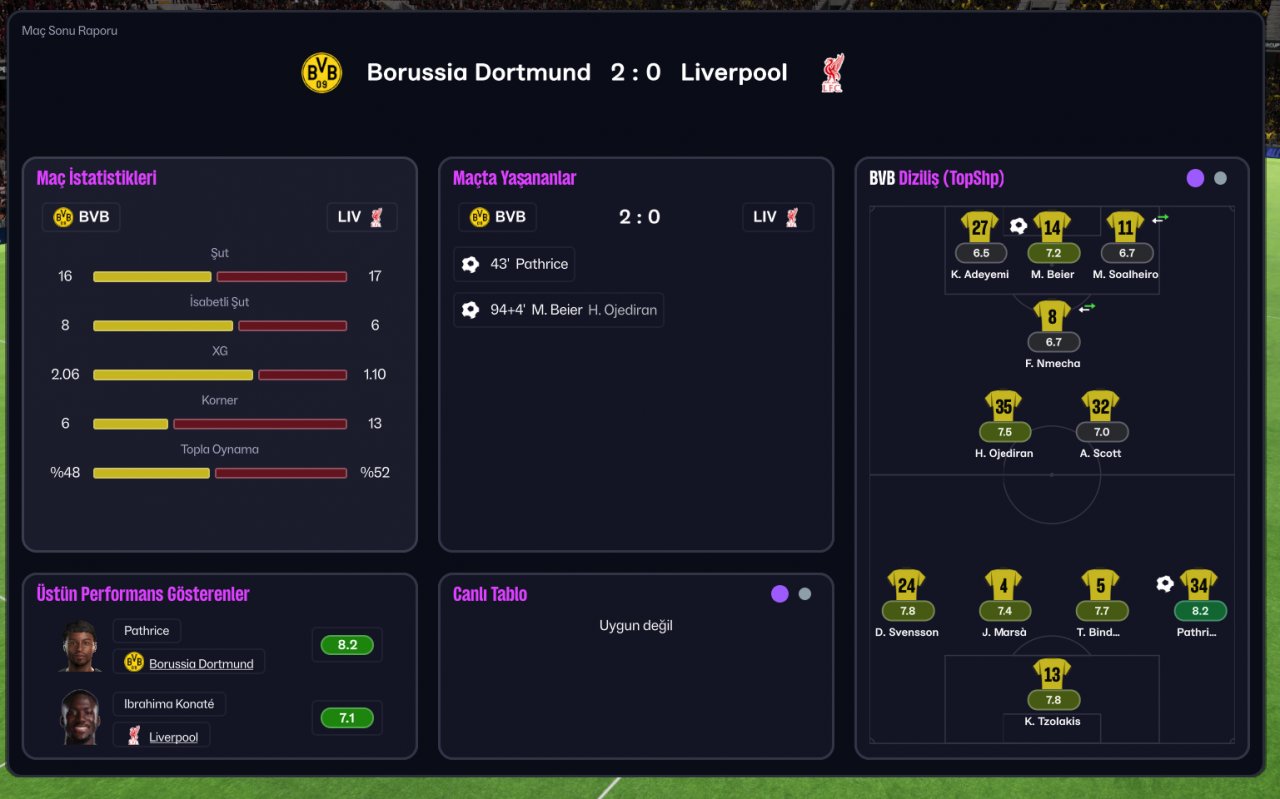
Task: Click the BVB badge in Maç İstatistikleri
Action: click(x=81, y=217)
